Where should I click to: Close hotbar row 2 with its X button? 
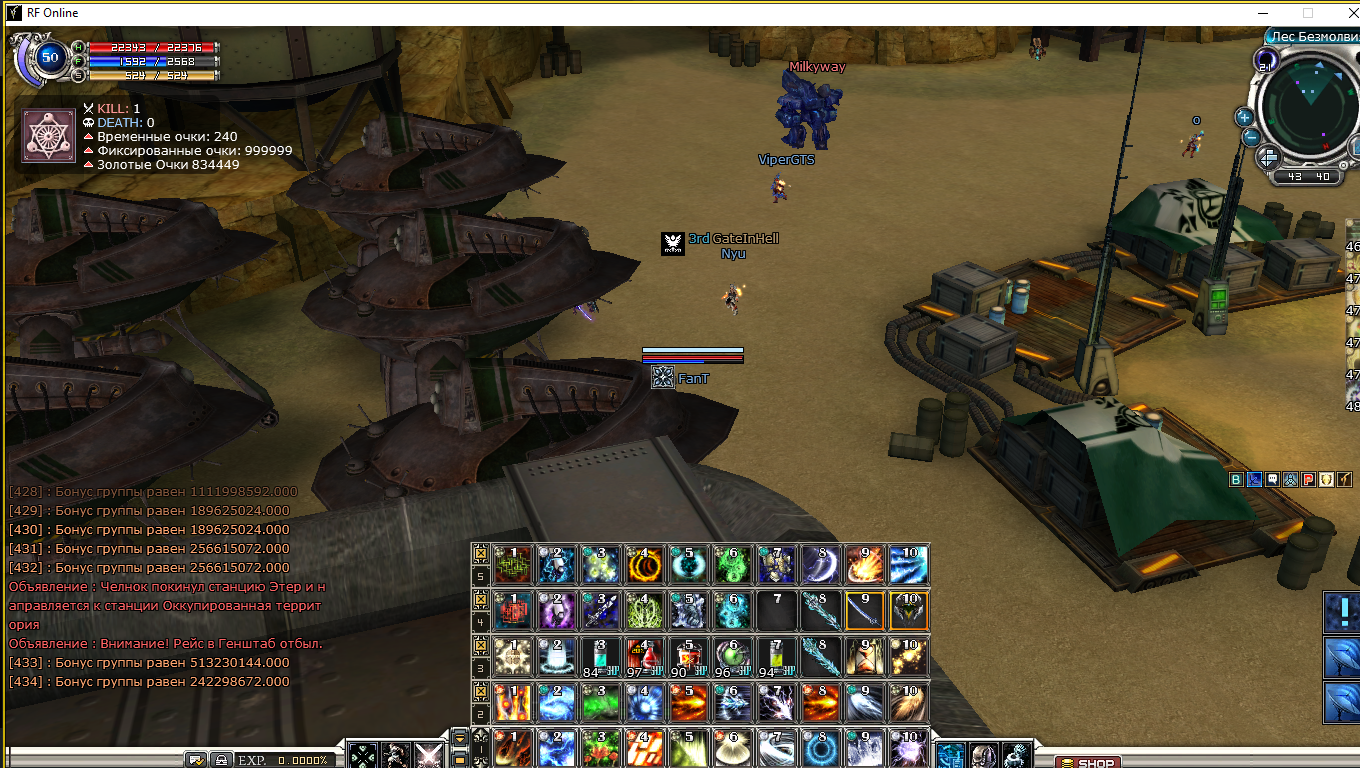[481, 691]
